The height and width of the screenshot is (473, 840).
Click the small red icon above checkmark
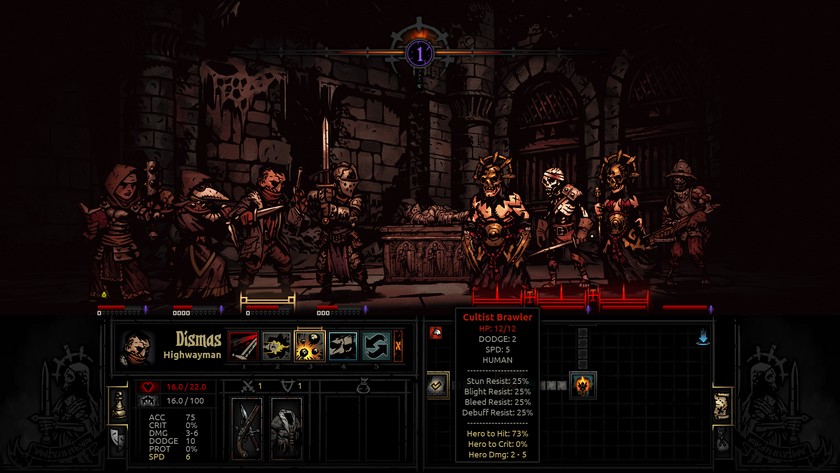pos(436,333)
